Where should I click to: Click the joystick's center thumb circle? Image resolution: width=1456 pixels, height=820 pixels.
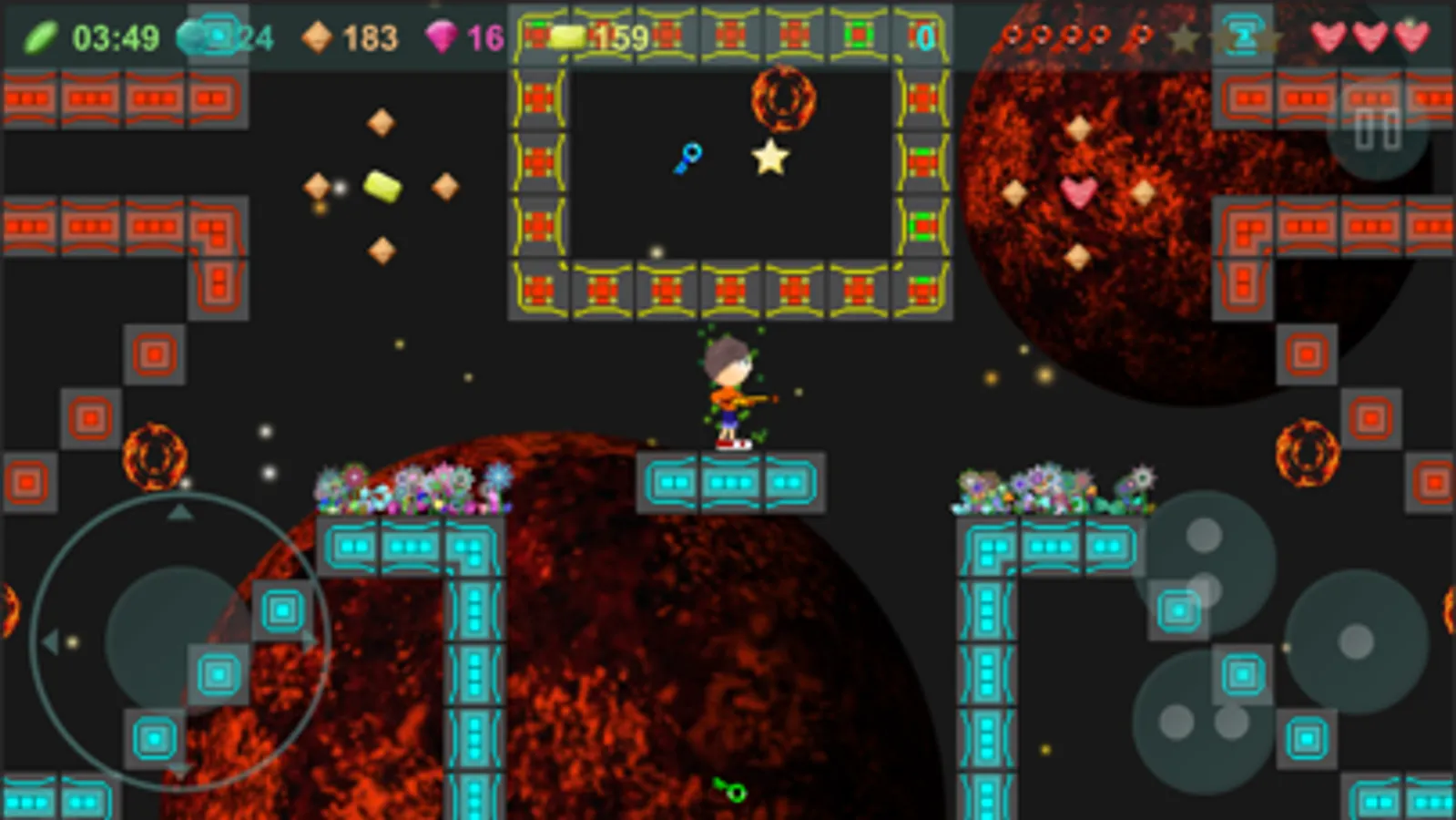coord(173,638)
